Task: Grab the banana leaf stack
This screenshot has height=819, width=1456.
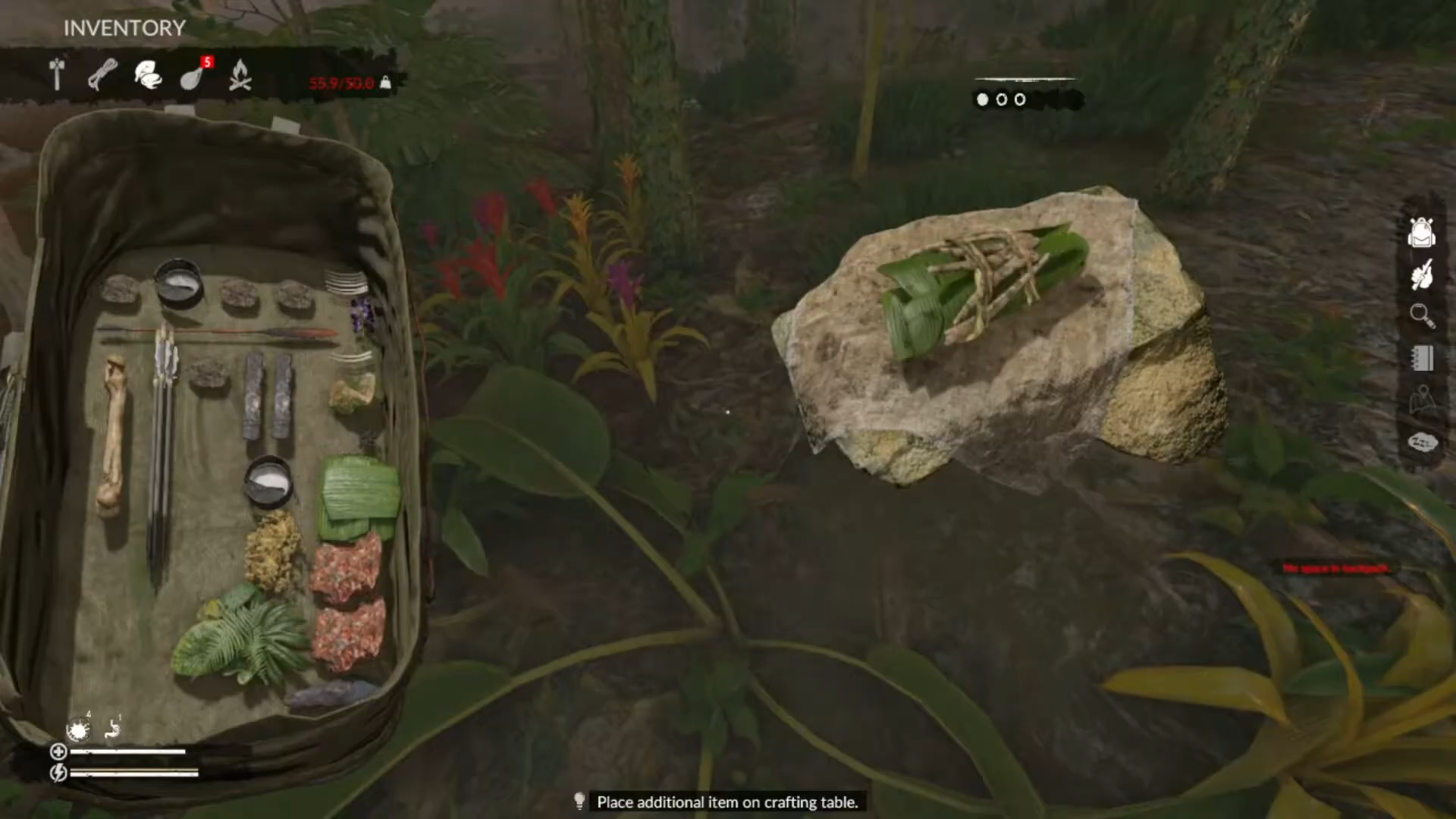Action: (359, 497)
